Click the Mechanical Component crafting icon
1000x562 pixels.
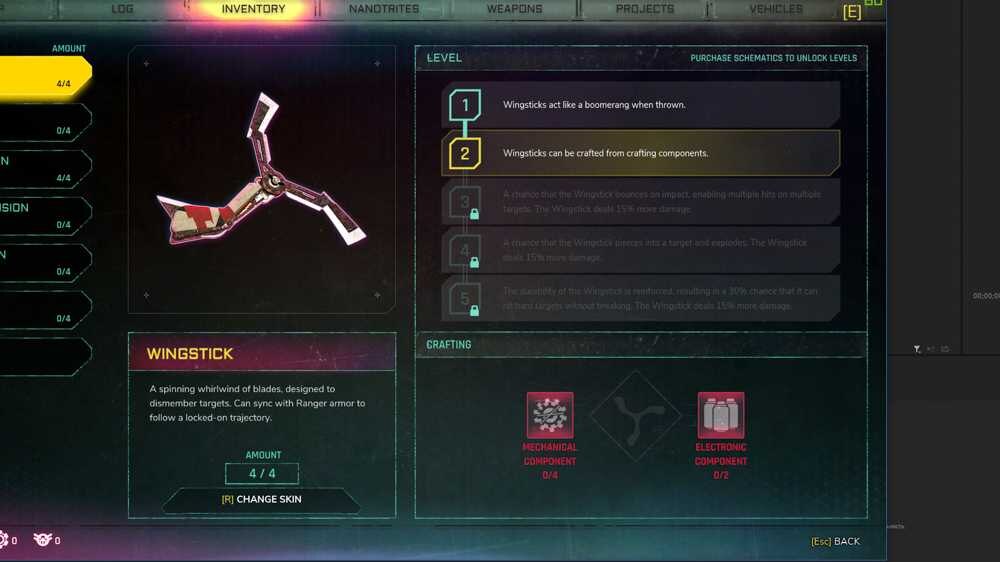(x=550, y=415)
